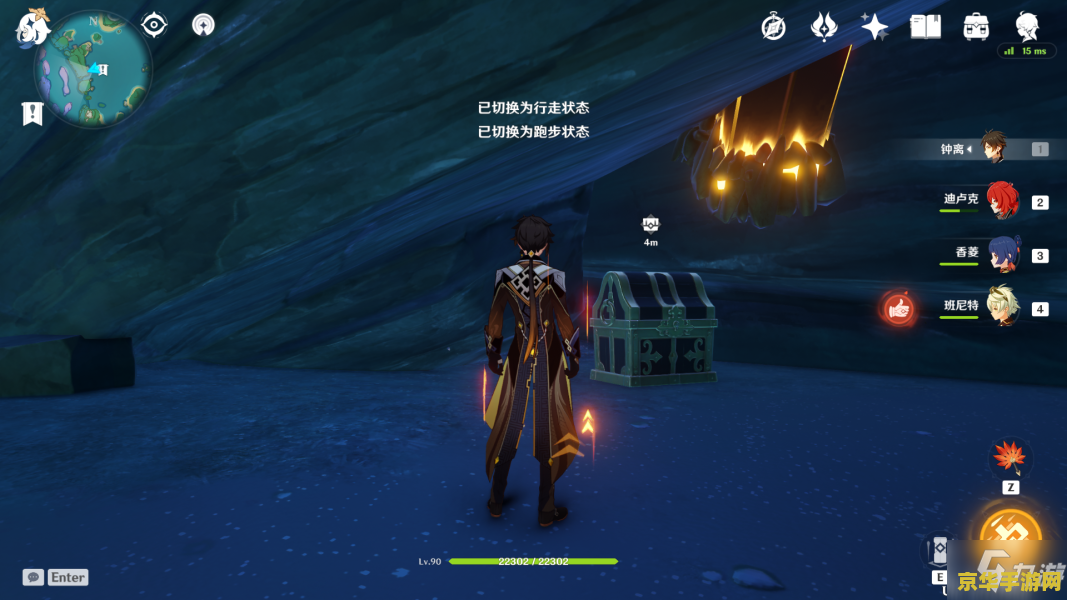This screenshot has height=600, width=1067.
Task: Activate the glowing Geo elemental burst
Action: pos(1010,537)
